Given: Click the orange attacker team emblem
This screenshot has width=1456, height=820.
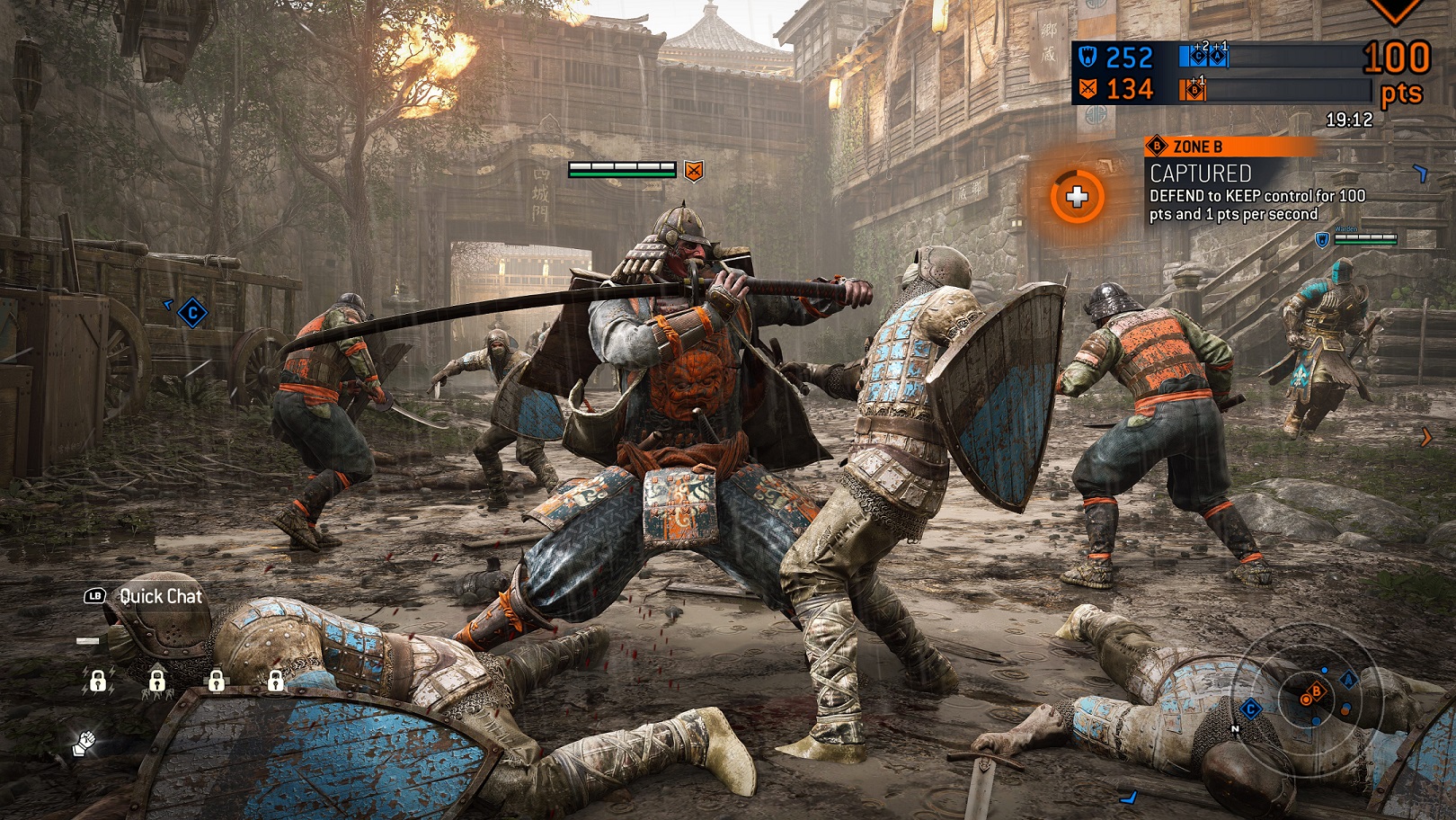Looking at the screenshot, I should tap(1088, 89).
